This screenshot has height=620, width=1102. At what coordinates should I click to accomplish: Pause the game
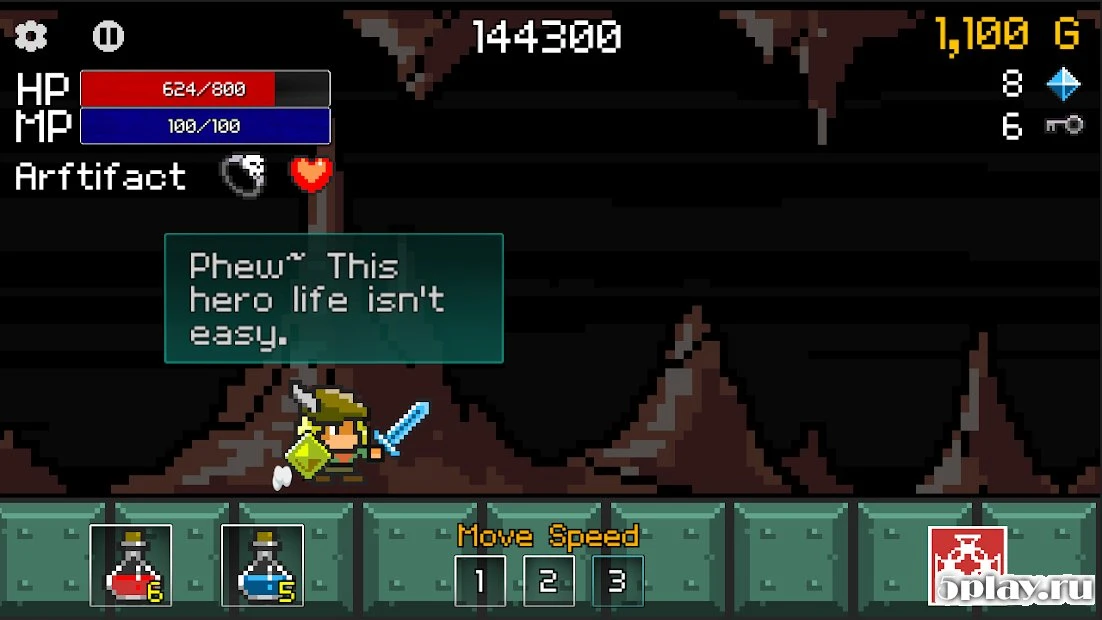point(108,37)
